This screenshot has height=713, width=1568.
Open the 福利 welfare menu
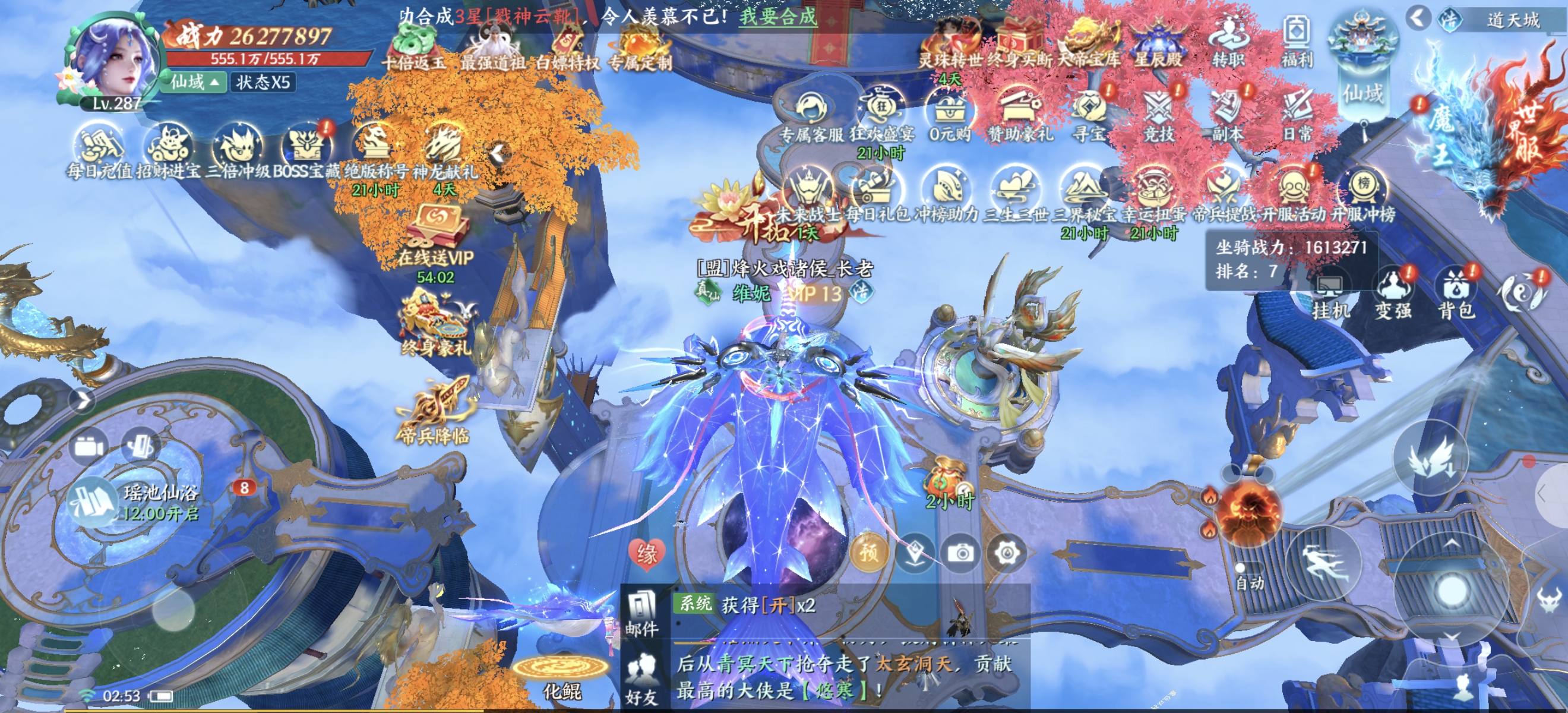point(1297,40)
